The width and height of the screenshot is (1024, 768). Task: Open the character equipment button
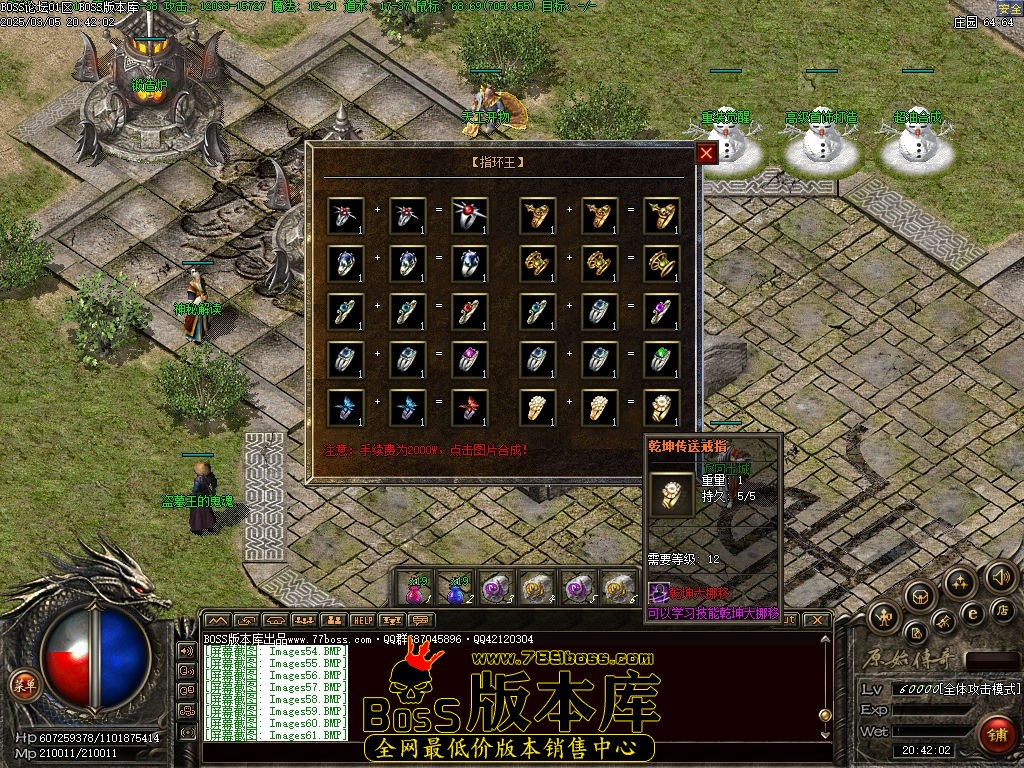click(x=886, y=615)
